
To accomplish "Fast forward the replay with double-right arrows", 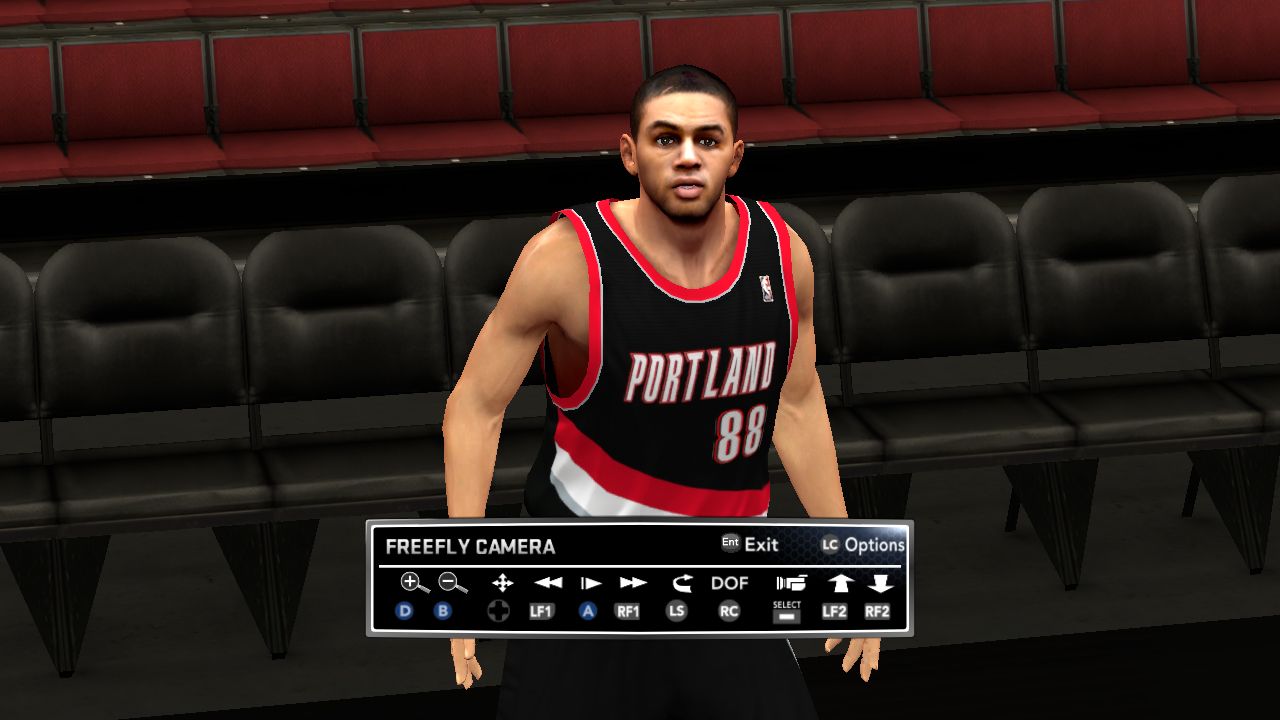I will 633,583.
